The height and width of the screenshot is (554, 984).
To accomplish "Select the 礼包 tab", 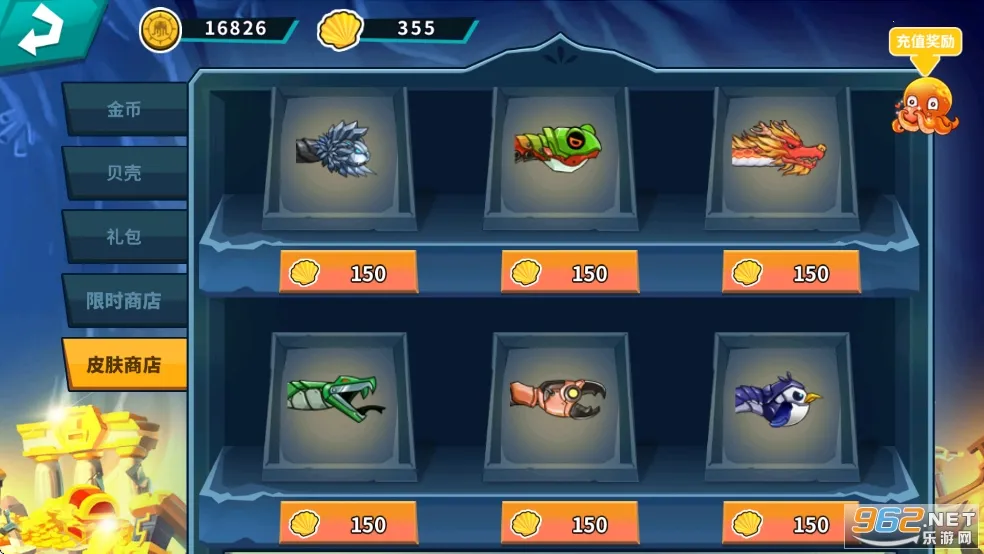I will tap(125, 237).
